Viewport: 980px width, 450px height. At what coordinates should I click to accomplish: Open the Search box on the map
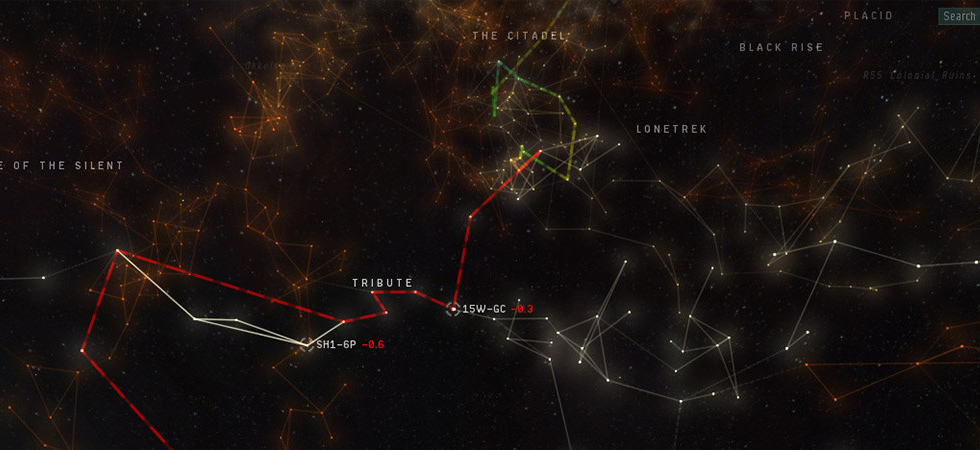pos(958,16)
